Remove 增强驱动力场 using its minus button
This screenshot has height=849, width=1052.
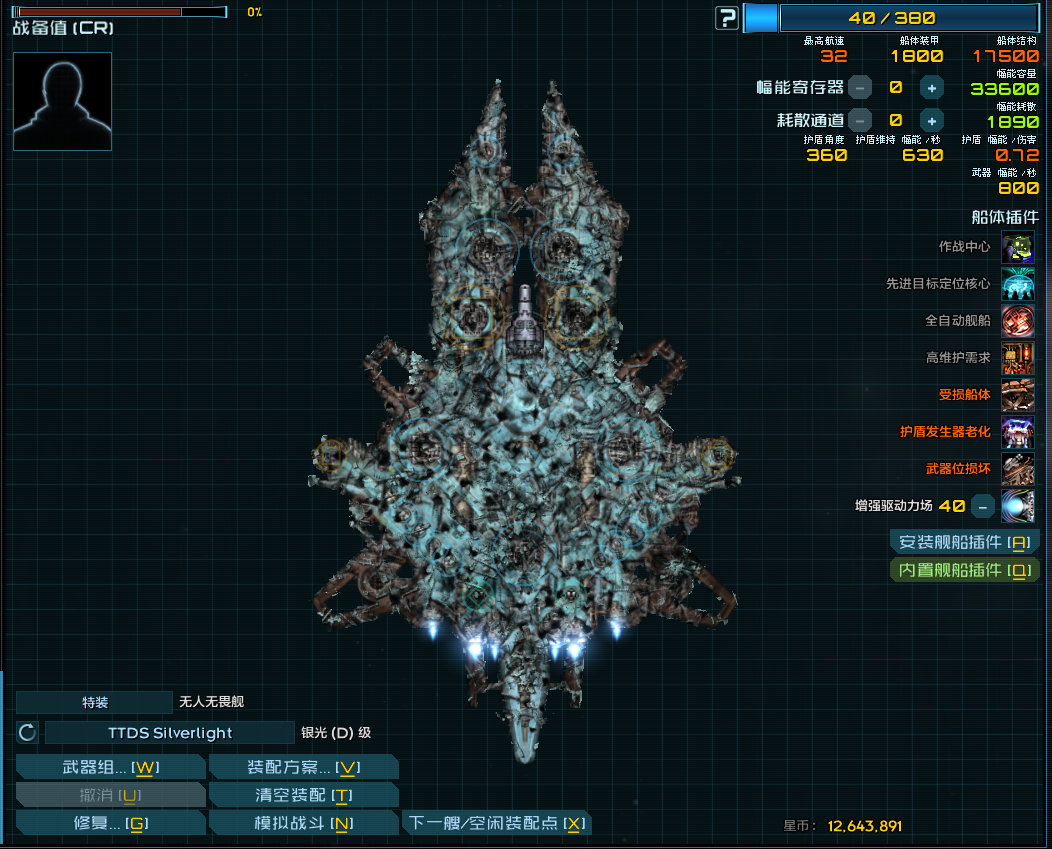coord(983,506)
